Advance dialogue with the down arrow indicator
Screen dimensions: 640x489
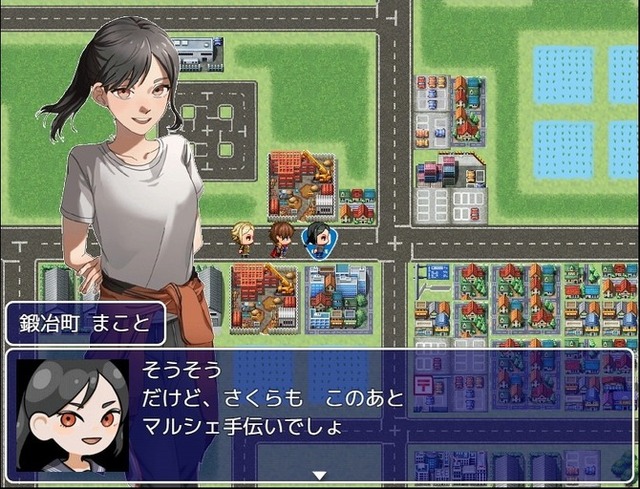click(319, 475)
